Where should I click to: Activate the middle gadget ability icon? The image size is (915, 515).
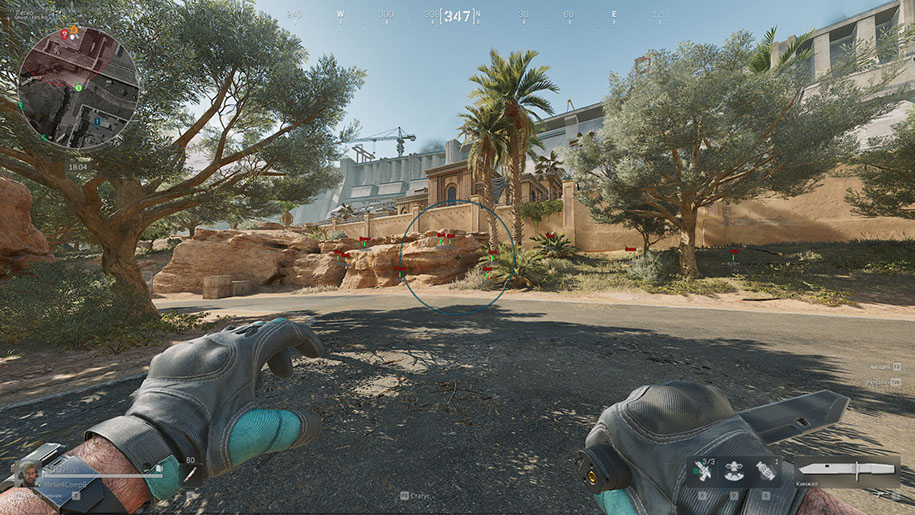tap(735, 471)
